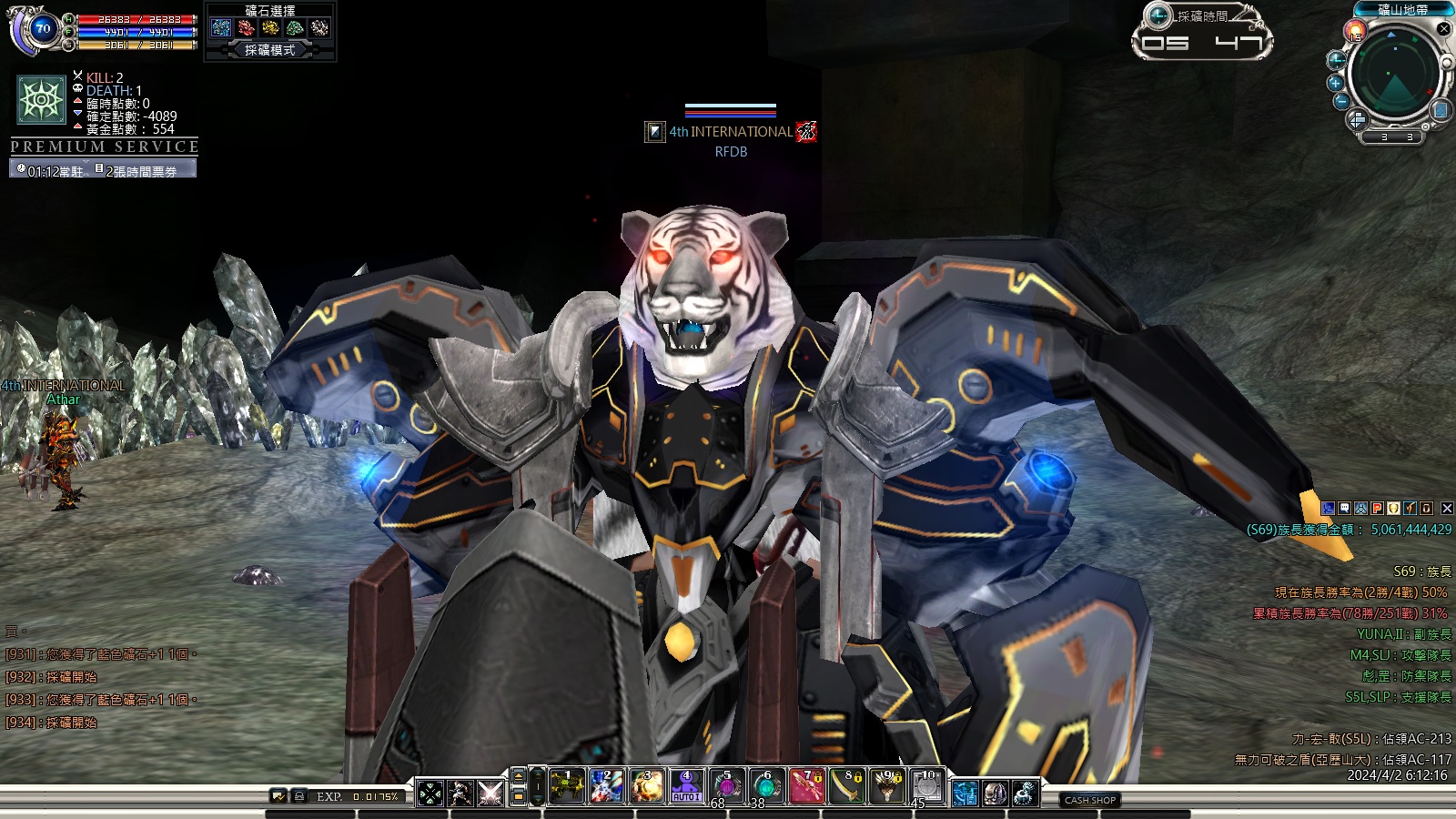Toggle the 採礦模式 mining mode button
1456x819 pixels.
(x=270, y=50)
